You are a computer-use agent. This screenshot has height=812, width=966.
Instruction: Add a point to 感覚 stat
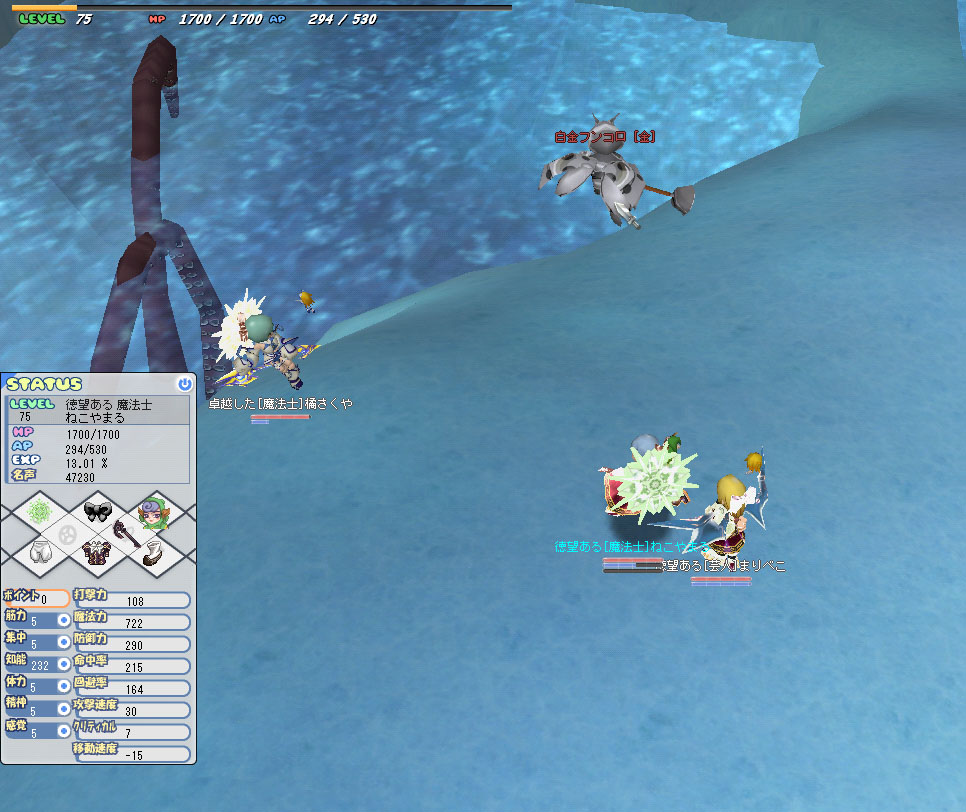[x=63, y=731]
